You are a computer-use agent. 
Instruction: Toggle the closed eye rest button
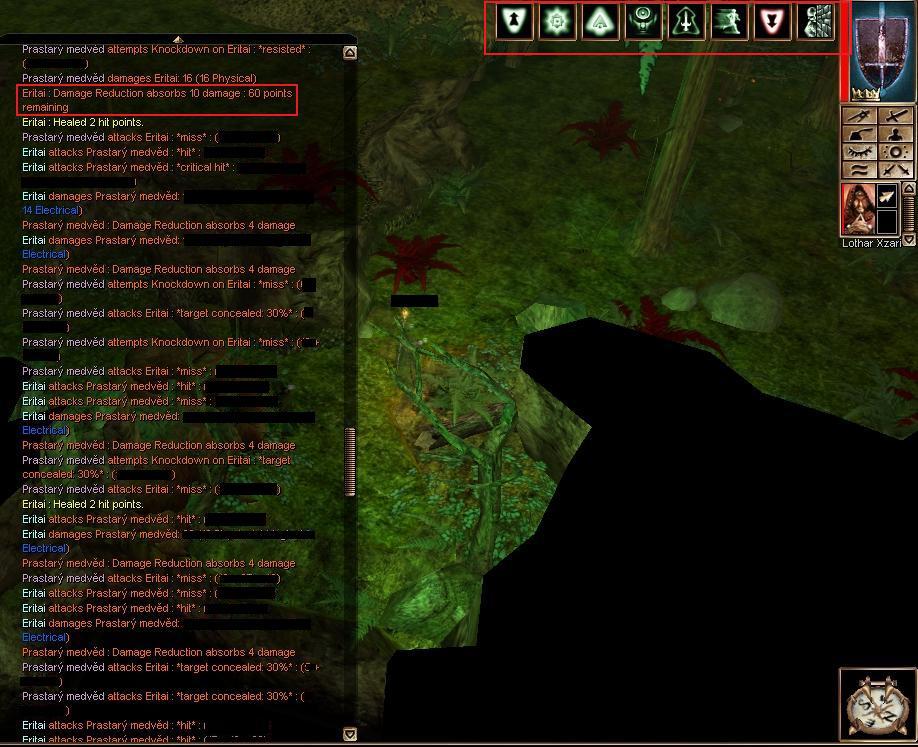click(x=858, y=152)
